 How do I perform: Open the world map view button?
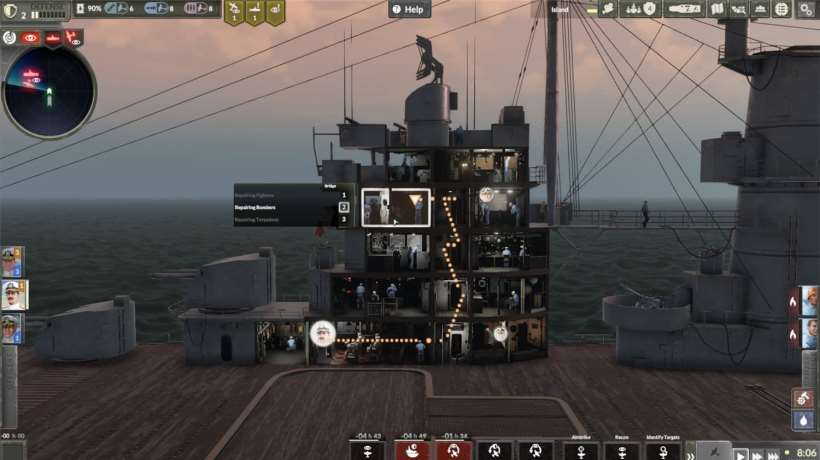(717, 9)
